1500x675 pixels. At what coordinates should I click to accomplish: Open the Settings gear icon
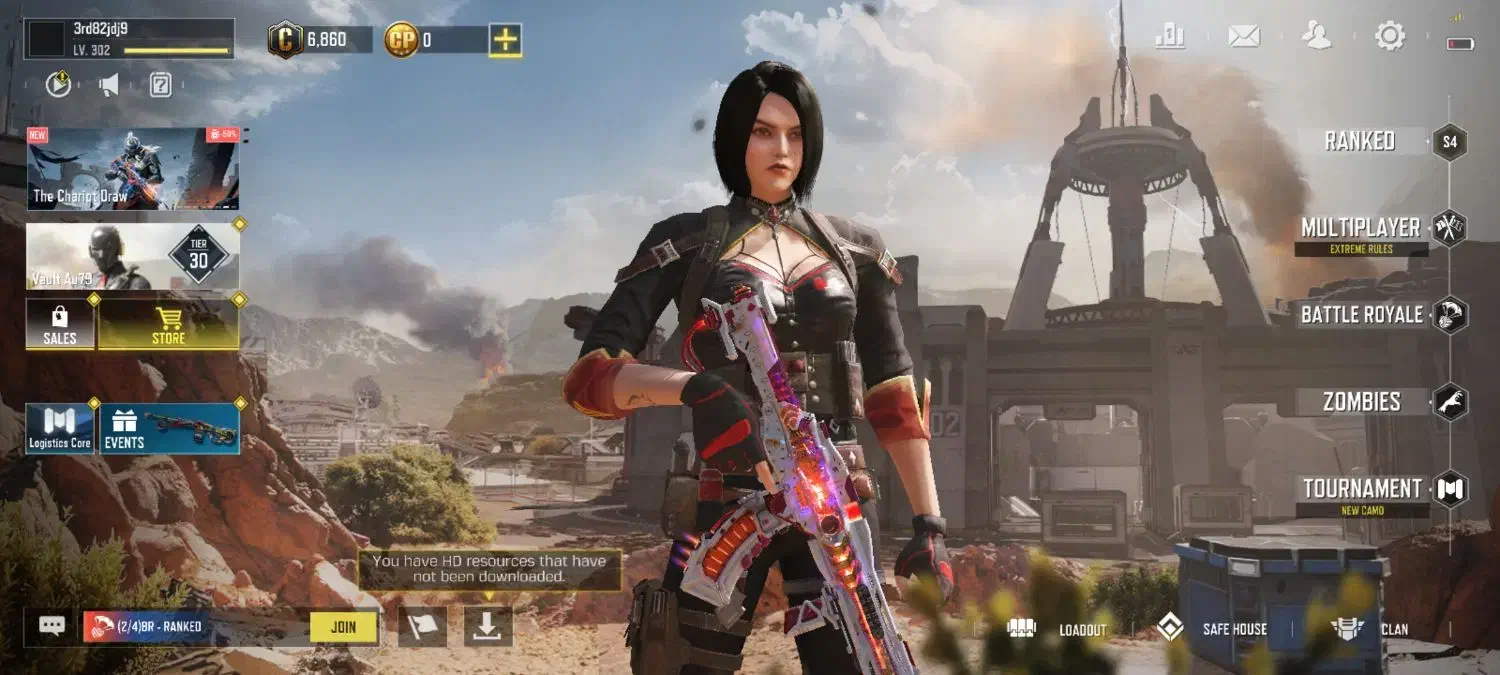pos(1390,37)
